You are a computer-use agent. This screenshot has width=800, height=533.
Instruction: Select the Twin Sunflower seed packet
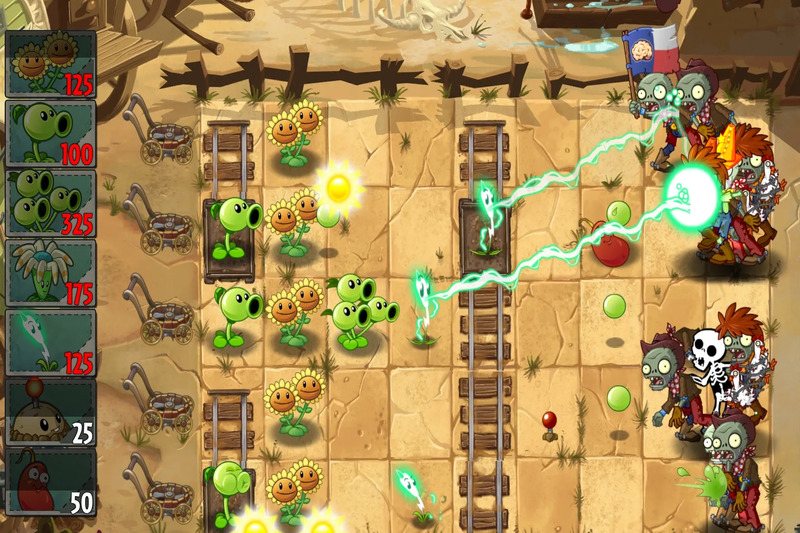click(x=50, y=63)
